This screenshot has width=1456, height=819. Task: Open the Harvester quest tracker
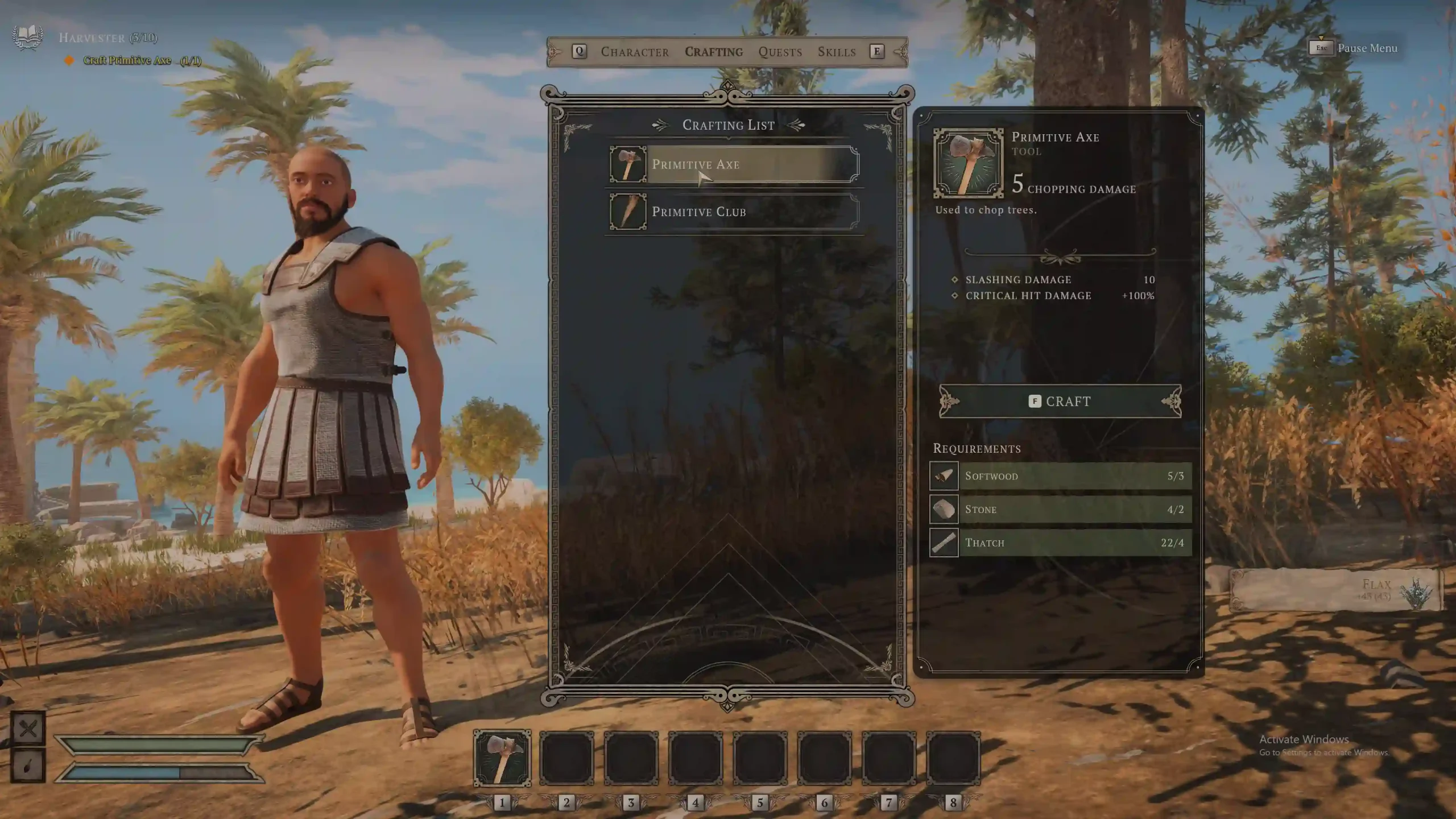[107, 38]
